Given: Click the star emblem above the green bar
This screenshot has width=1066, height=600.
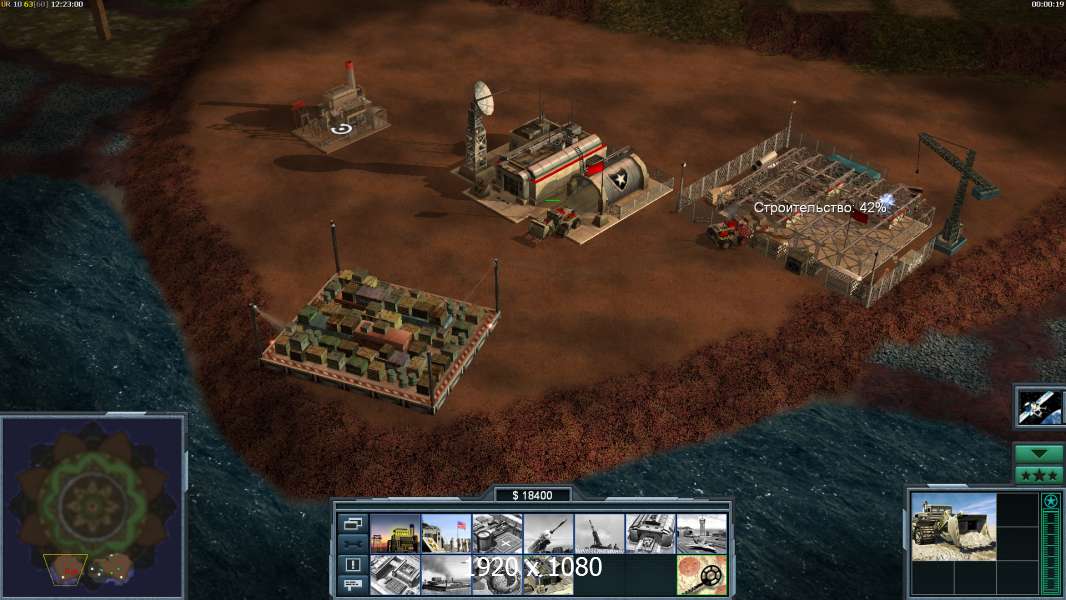Looking at the screenshot, I should (1051, 501).
